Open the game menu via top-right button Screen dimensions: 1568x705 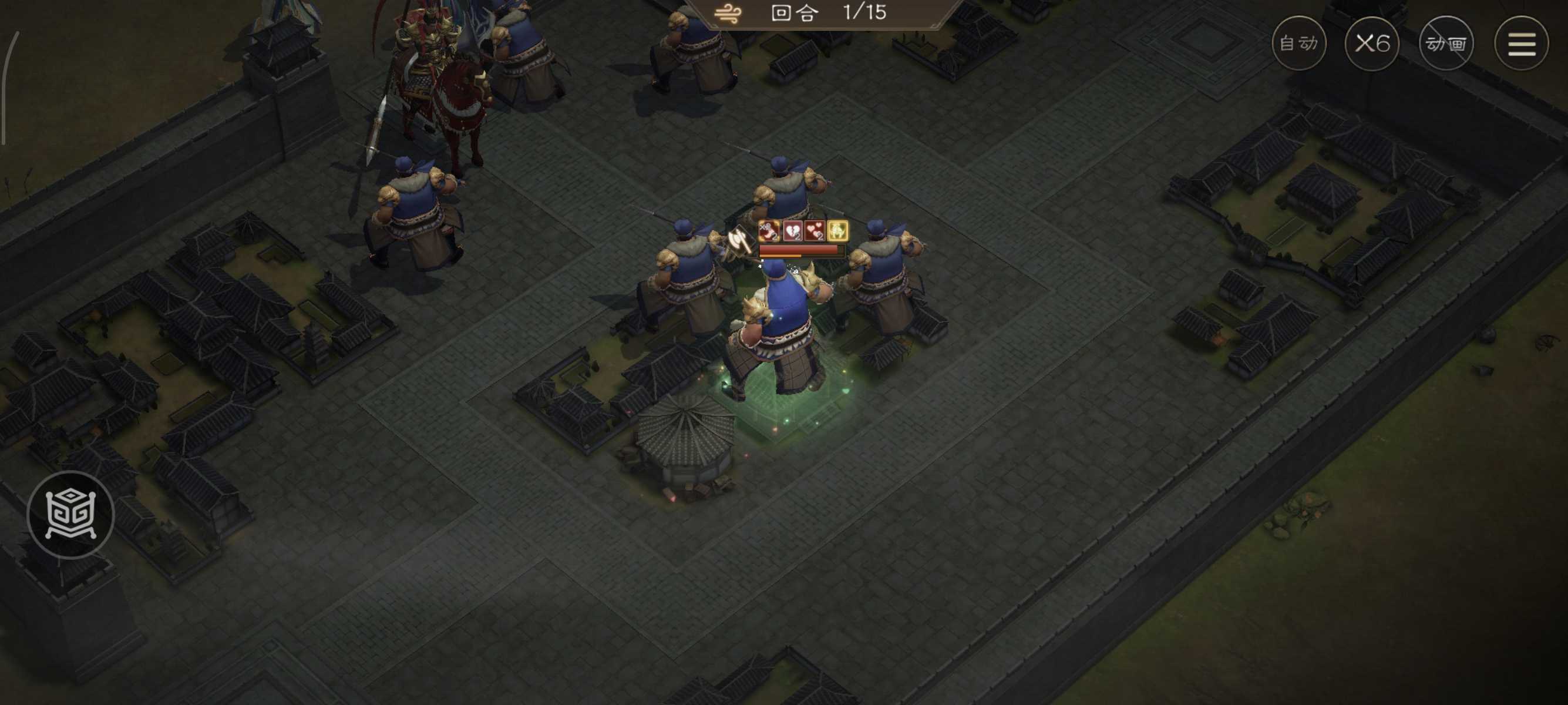[1524, 45]
